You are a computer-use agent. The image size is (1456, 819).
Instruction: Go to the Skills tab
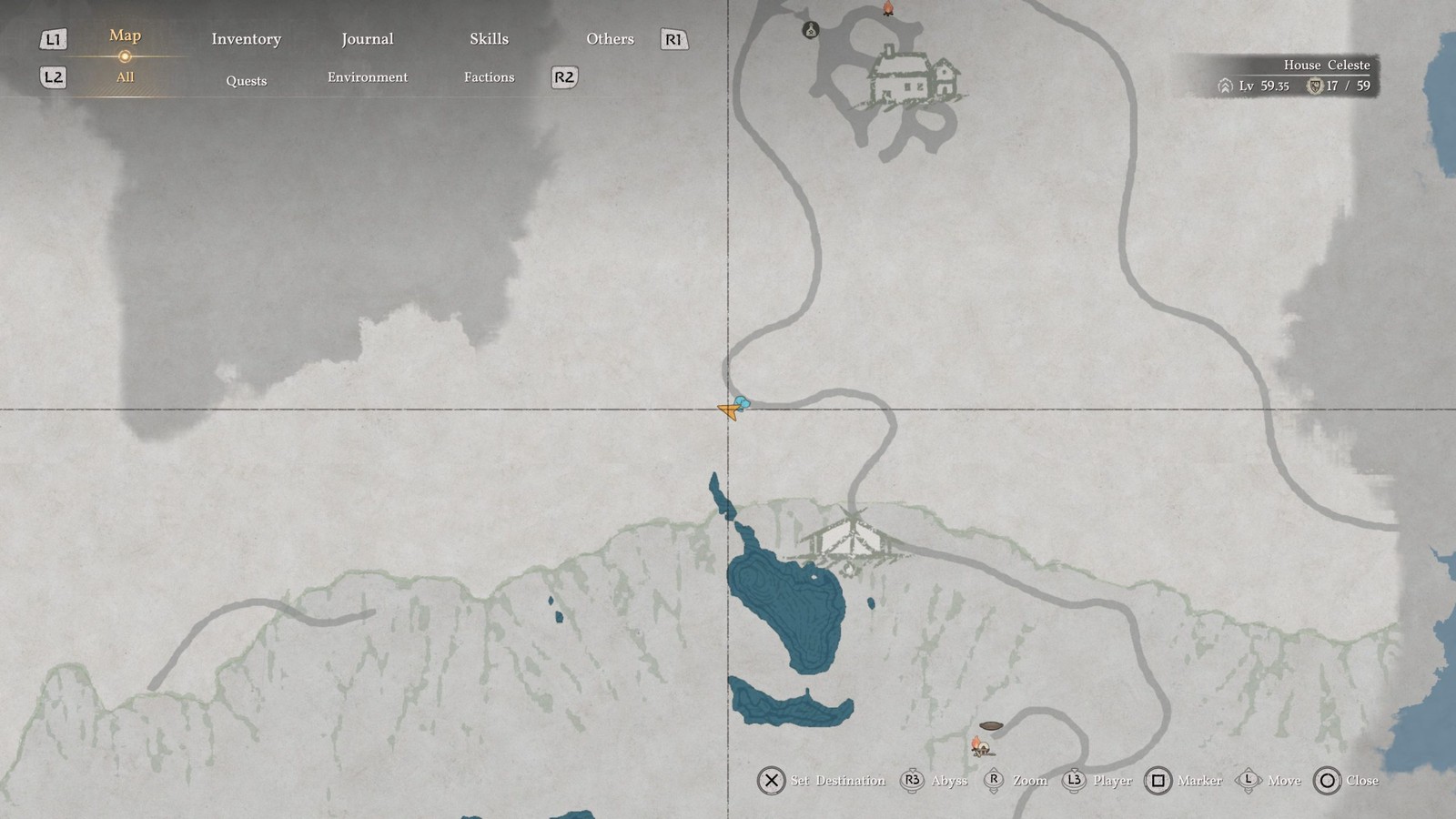tap(489, 38)
